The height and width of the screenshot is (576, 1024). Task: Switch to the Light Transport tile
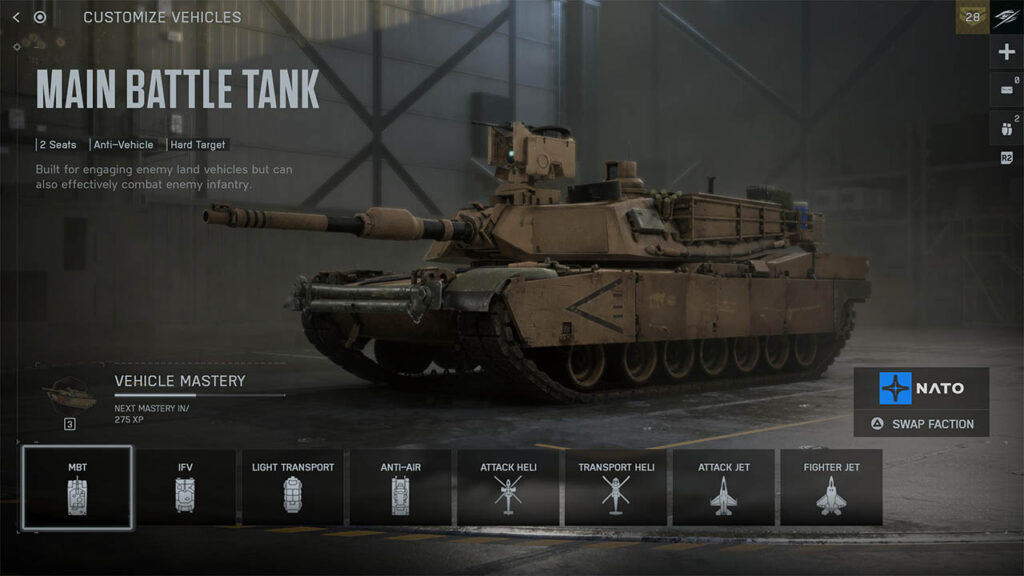point(292,487)
